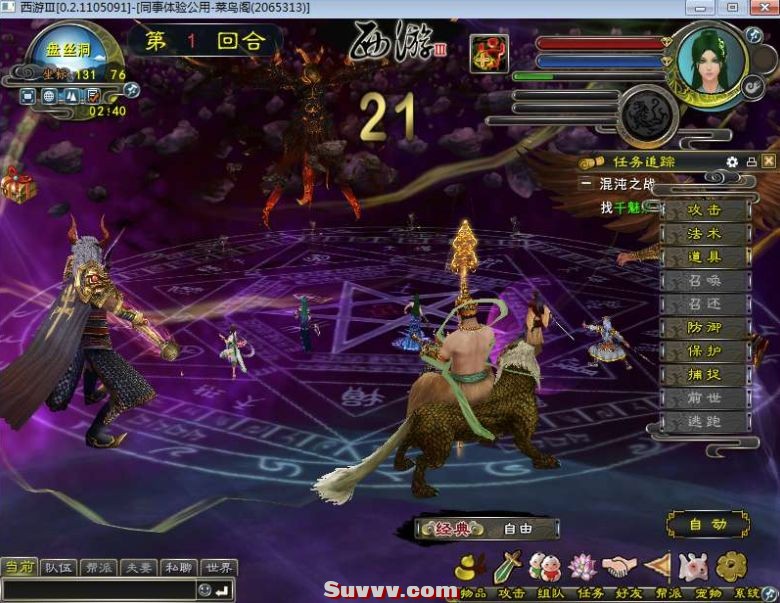Switch camera mode to 经典 (Classic)
Image resolution: width=780 pixels, height=603 pixels.
click(x=451, y=529)
